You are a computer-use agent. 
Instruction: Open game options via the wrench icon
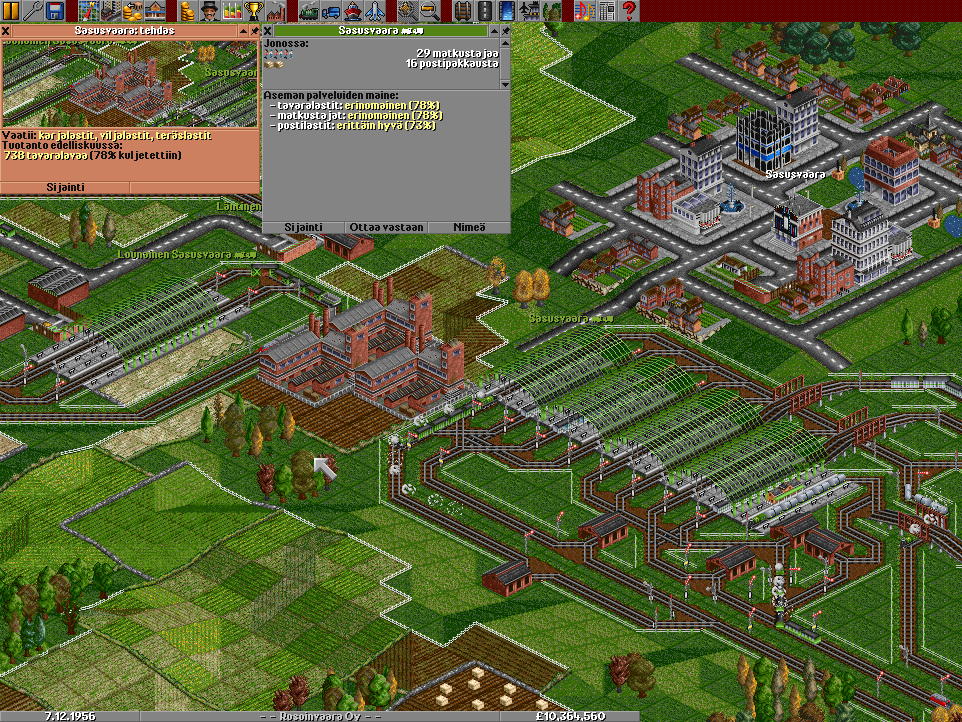coord(33,11)
